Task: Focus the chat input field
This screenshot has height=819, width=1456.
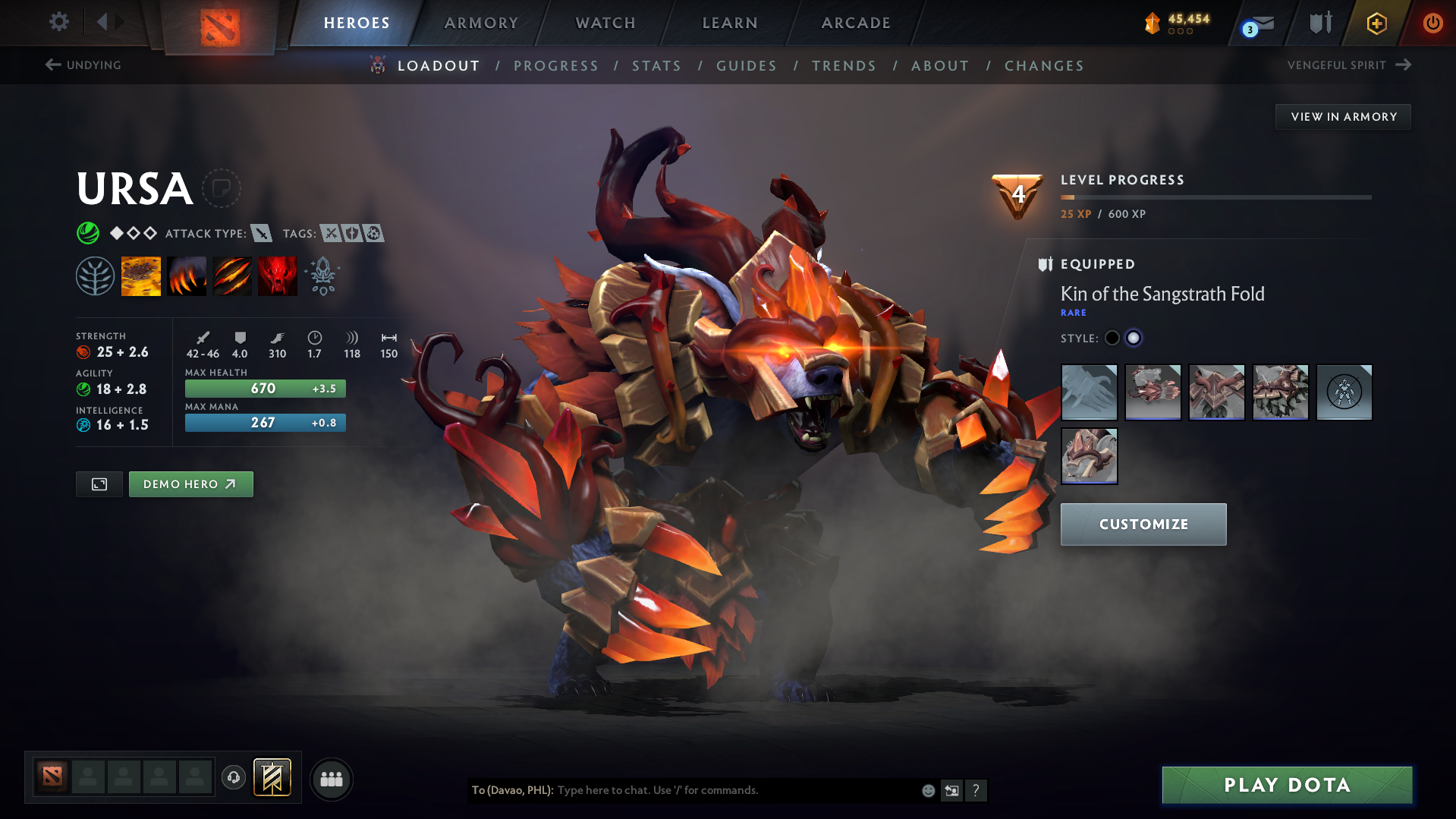Action: [736, 790]
